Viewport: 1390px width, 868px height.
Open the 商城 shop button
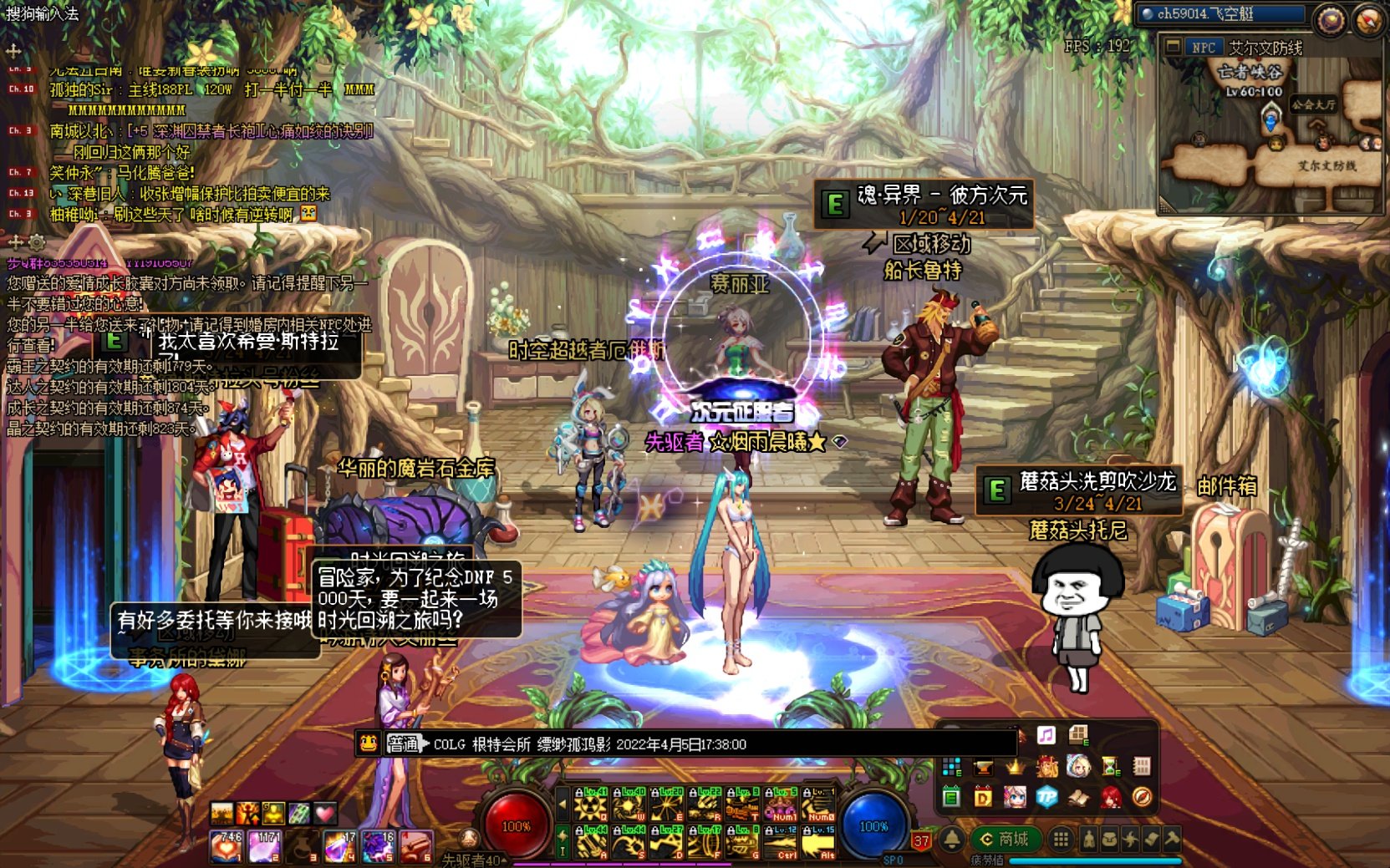pyautogui.click(x=1006, y=839)
